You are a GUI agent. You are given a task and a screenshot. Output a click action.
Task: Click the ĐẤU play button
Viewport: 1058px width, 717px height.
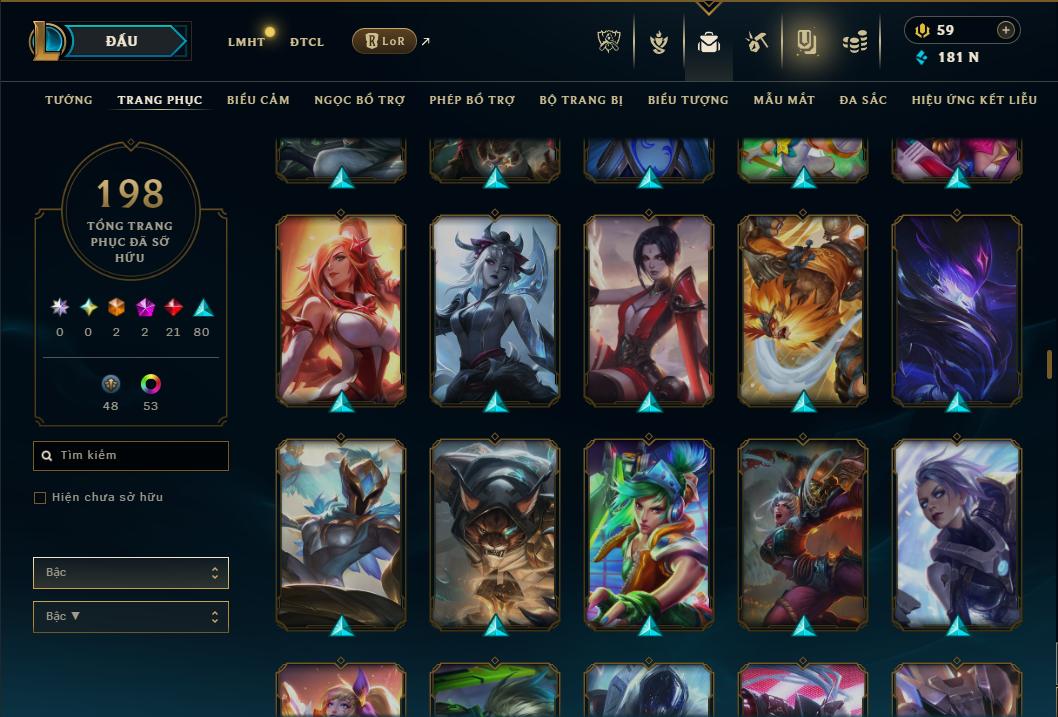pos(121,41)
